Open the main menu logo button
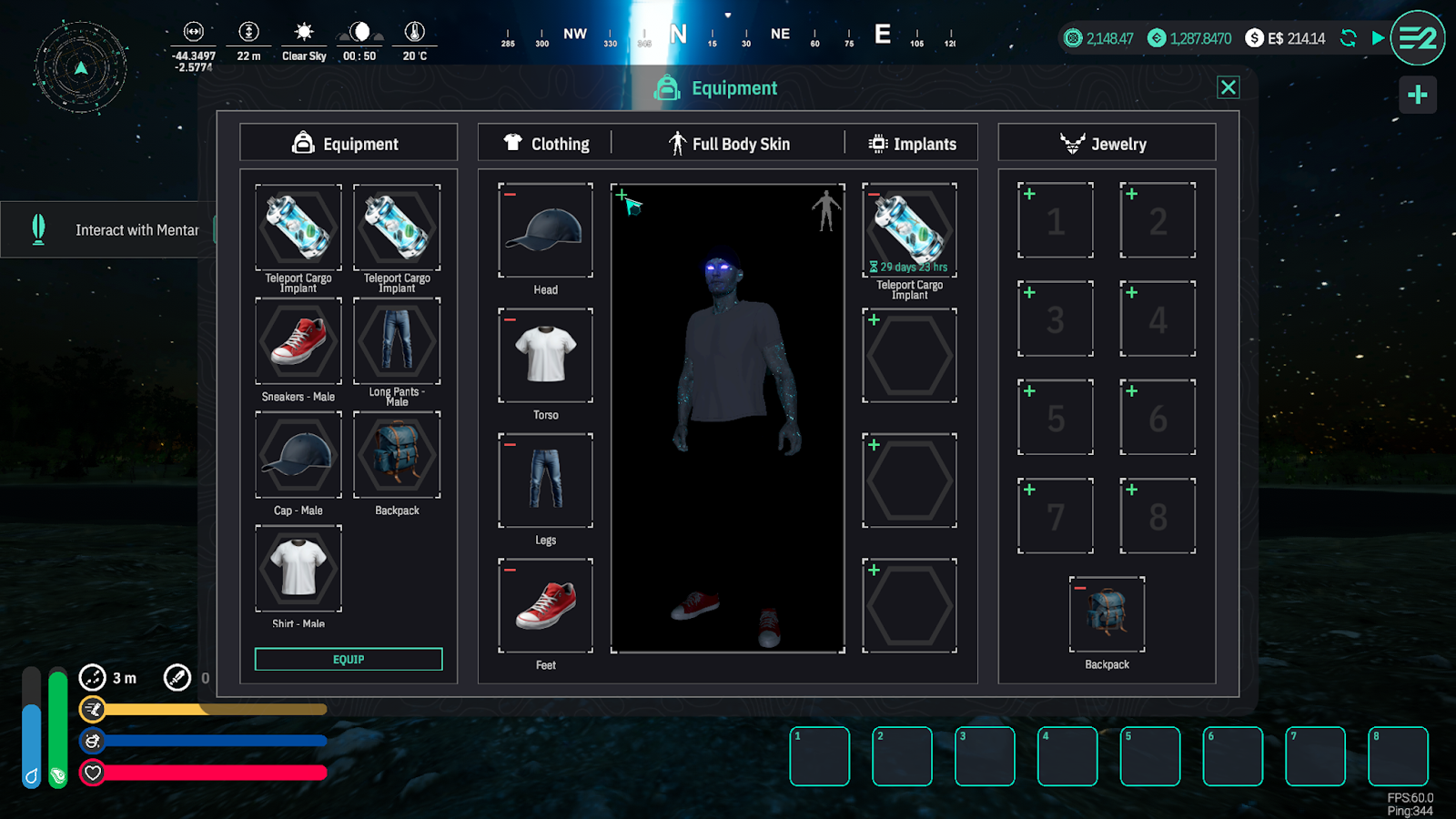The height and width of the screenshot is (819, 1456). 1417,38
